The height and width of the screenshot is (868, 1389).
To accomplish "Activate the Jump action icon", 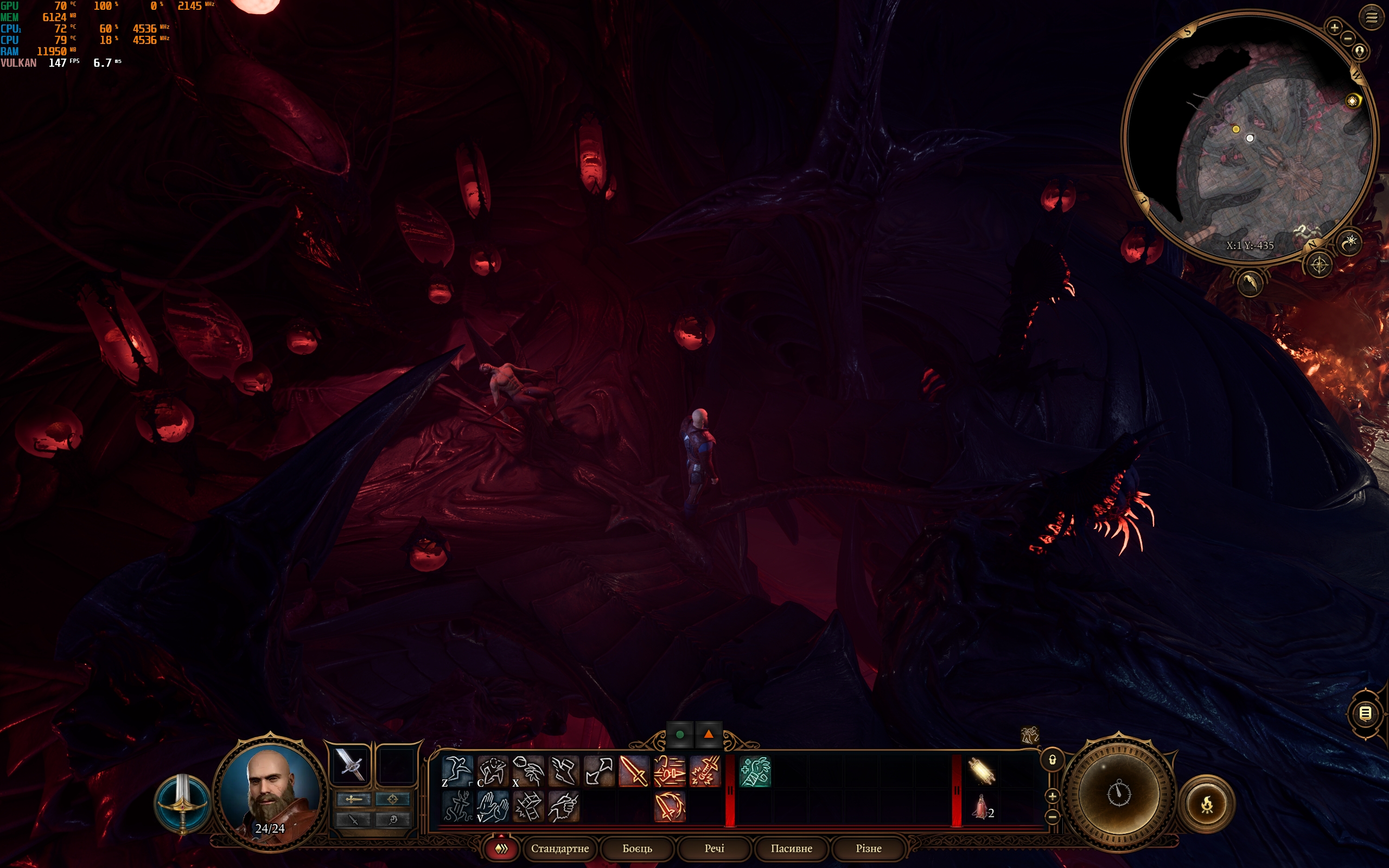I will click(x=457, y=770).
